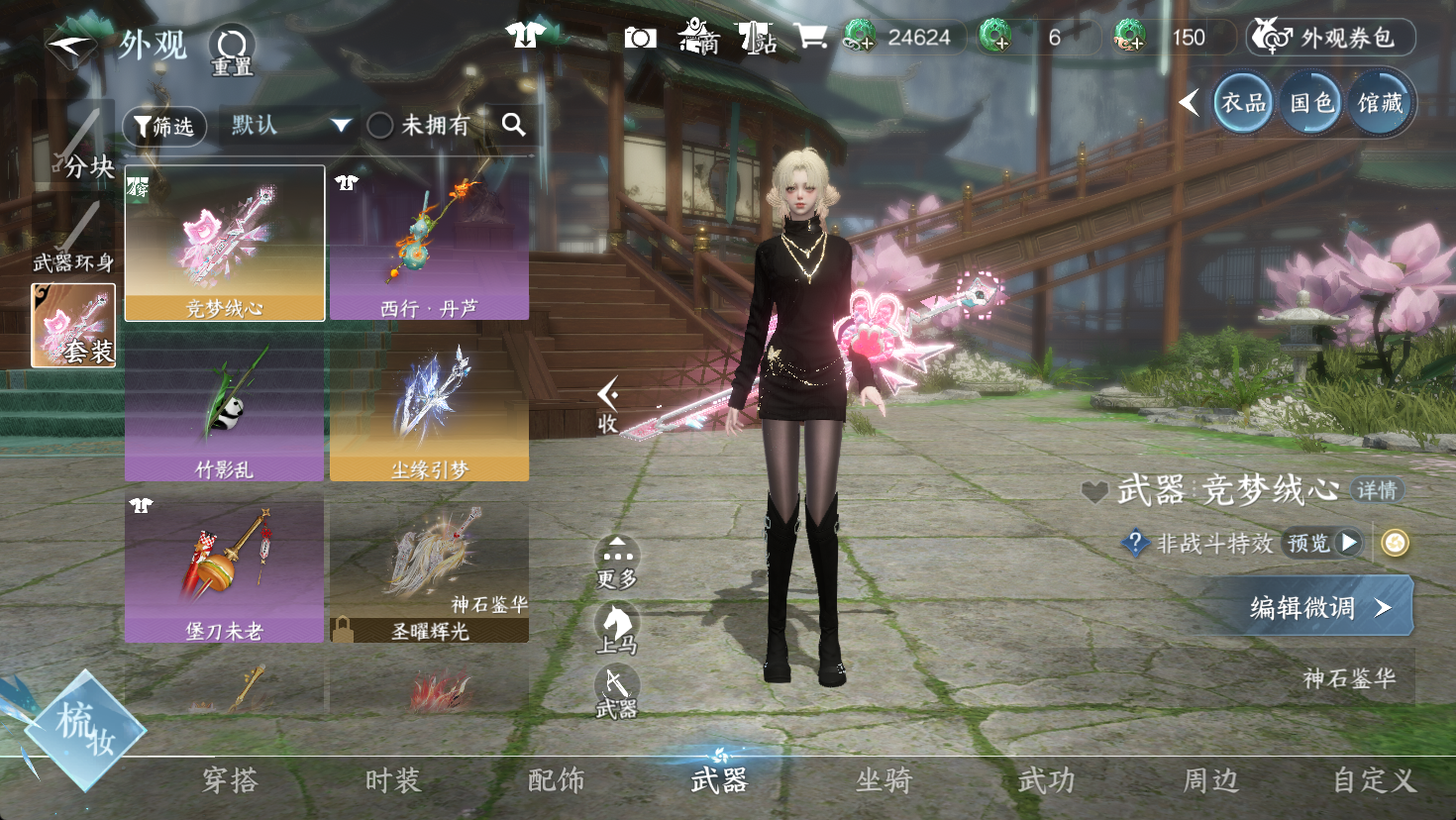
Task: Select the locked 圣曜辉光 weapon
Action: click(429, 568)
